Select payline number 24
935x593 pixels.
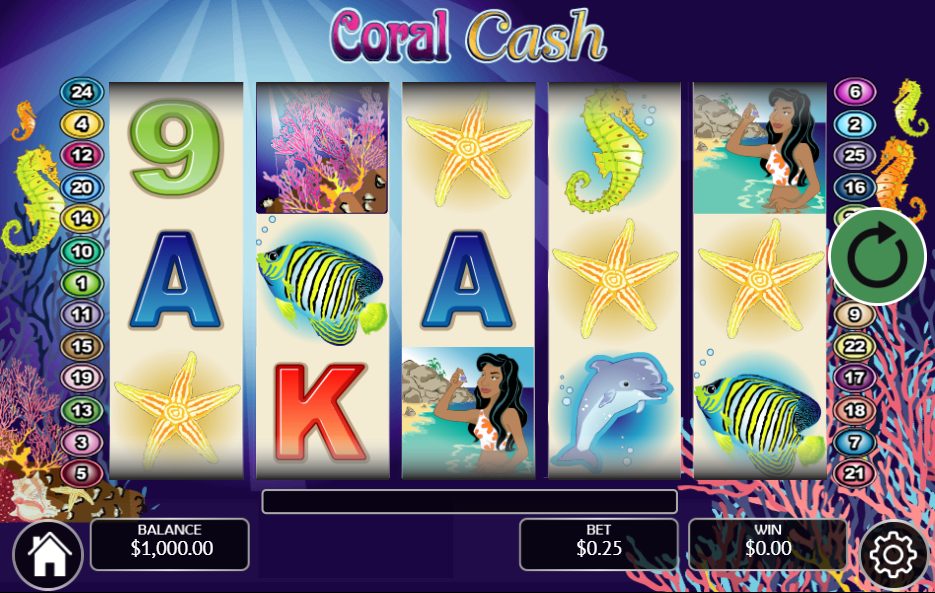pos(82,93)
